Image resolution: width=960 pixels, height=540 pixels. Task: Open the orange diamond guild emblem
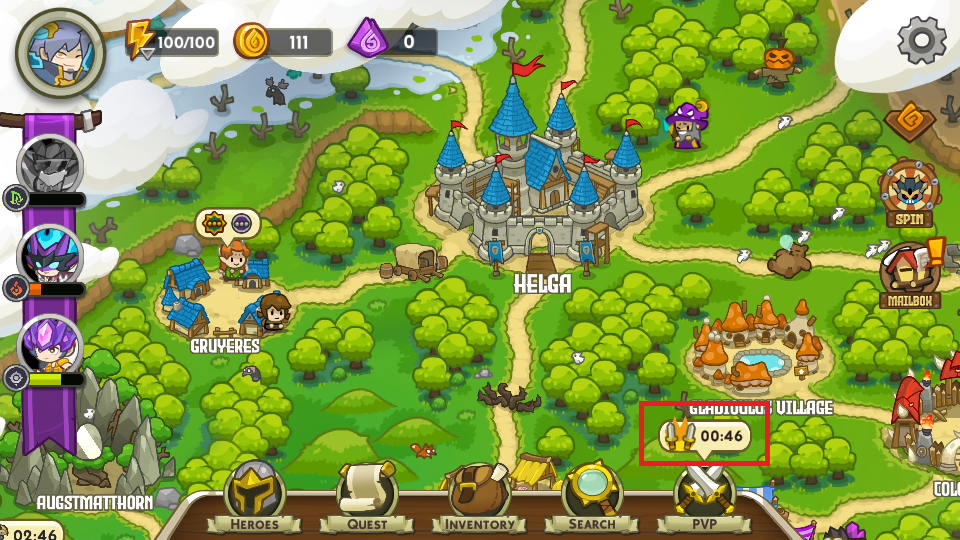point(909,121)
